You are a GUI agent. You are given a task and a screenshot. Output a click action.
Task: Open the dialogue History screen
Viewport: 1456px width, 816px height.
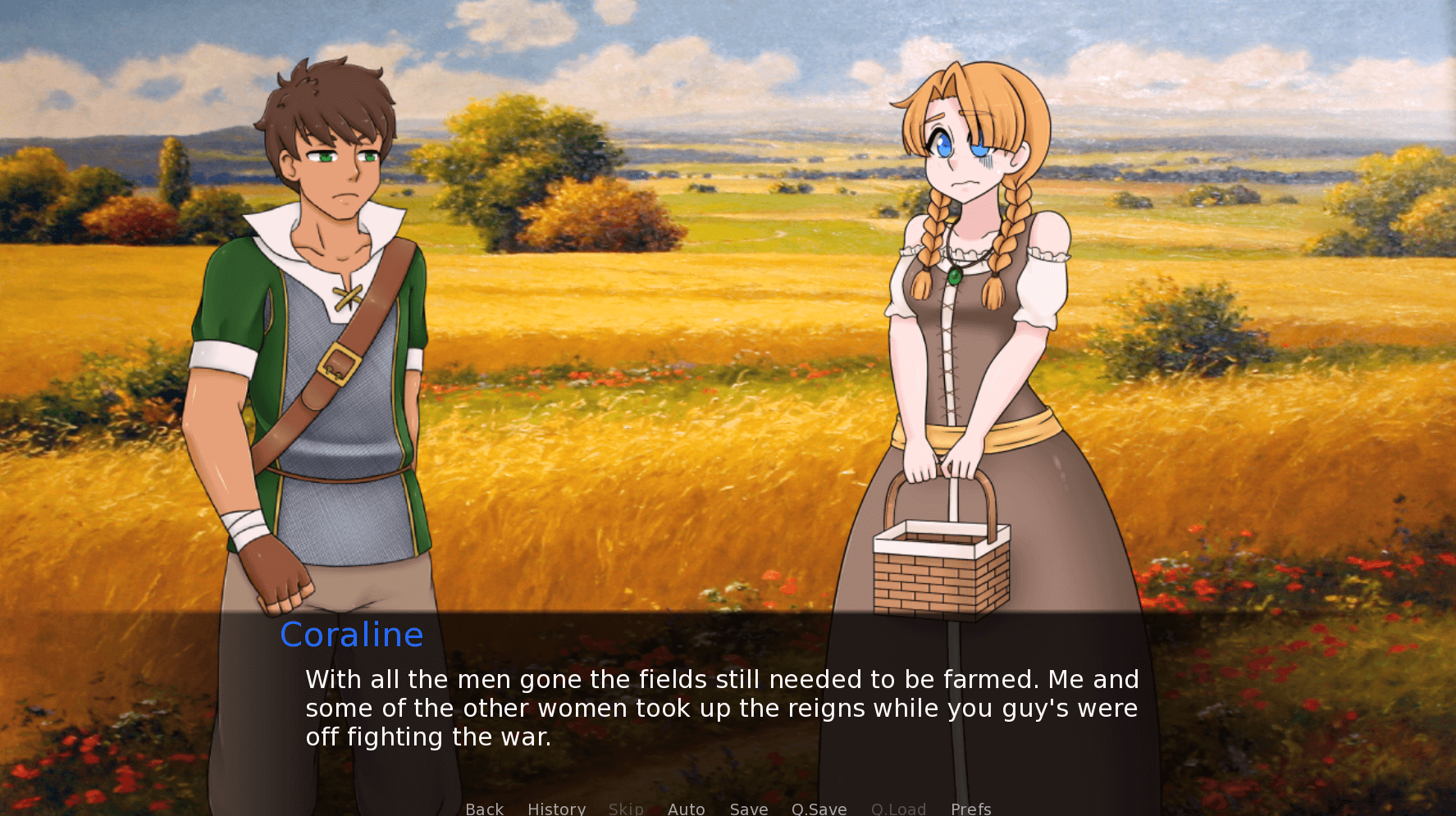pyautogui.click(x=556, y=809)
